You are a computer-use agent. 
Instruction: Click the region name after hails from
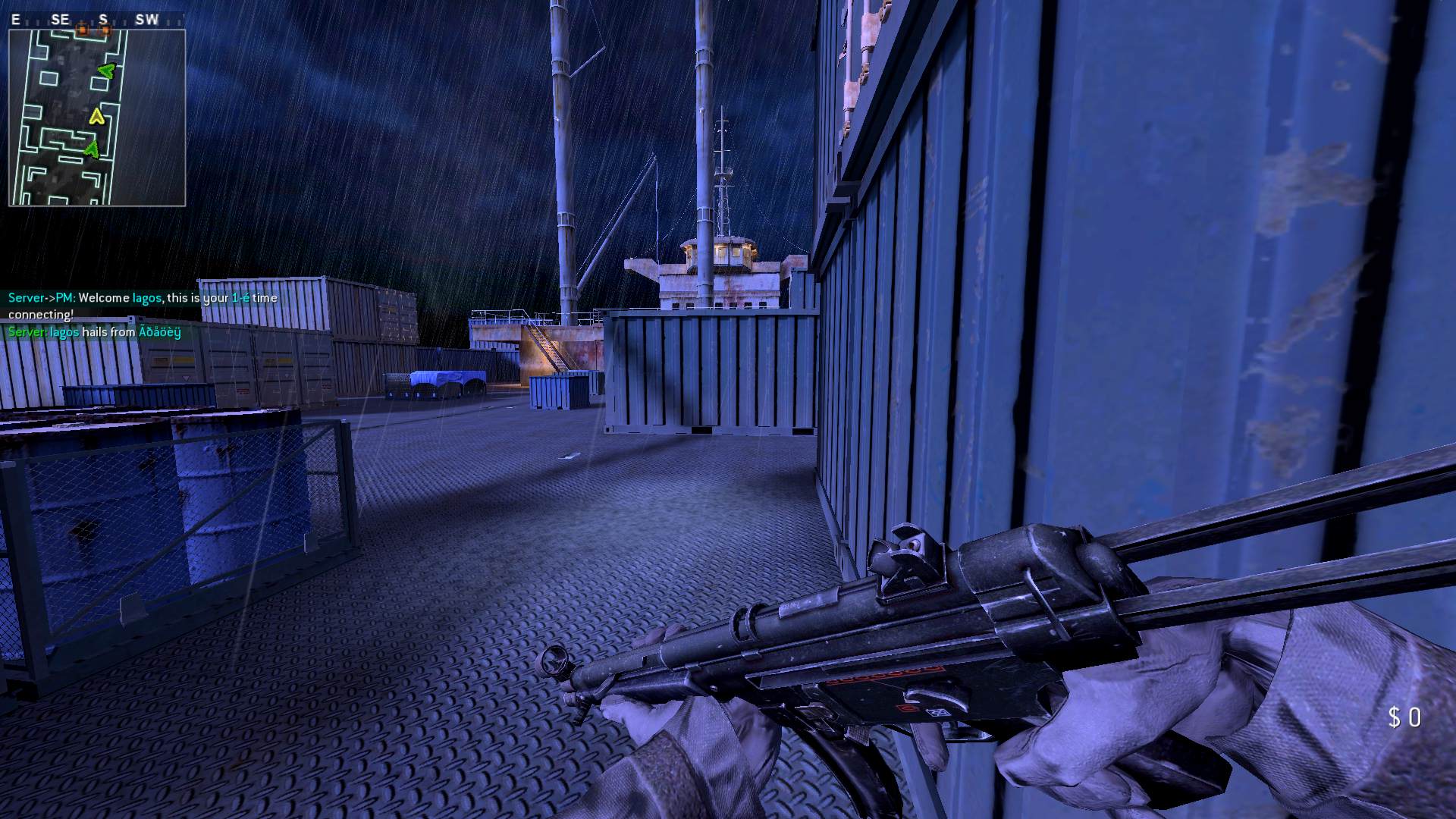click(158, 333)
